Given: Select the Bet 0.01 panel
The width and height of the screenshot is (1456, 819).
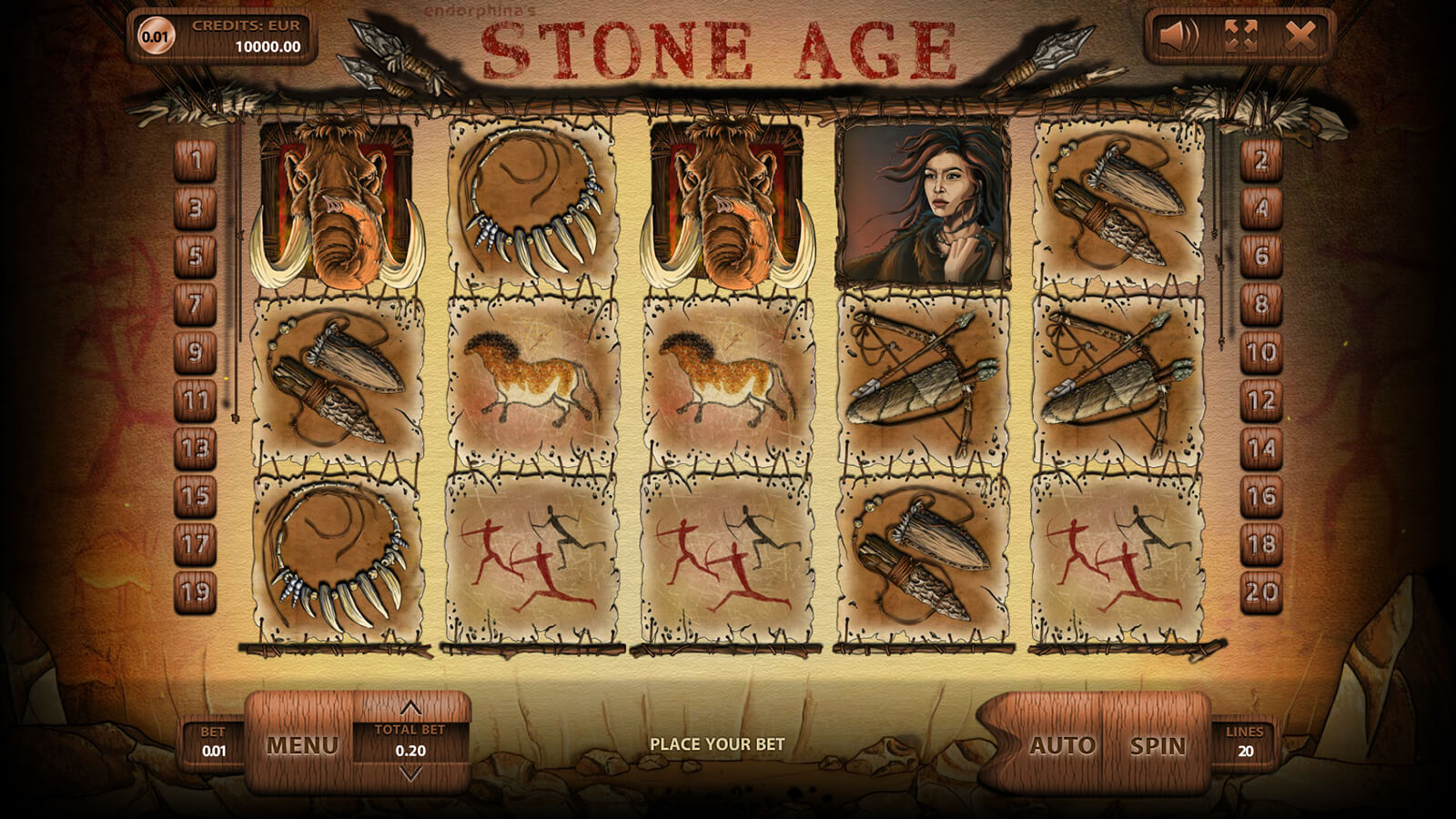Looking at the screenshot, I should tap(213, 743).
